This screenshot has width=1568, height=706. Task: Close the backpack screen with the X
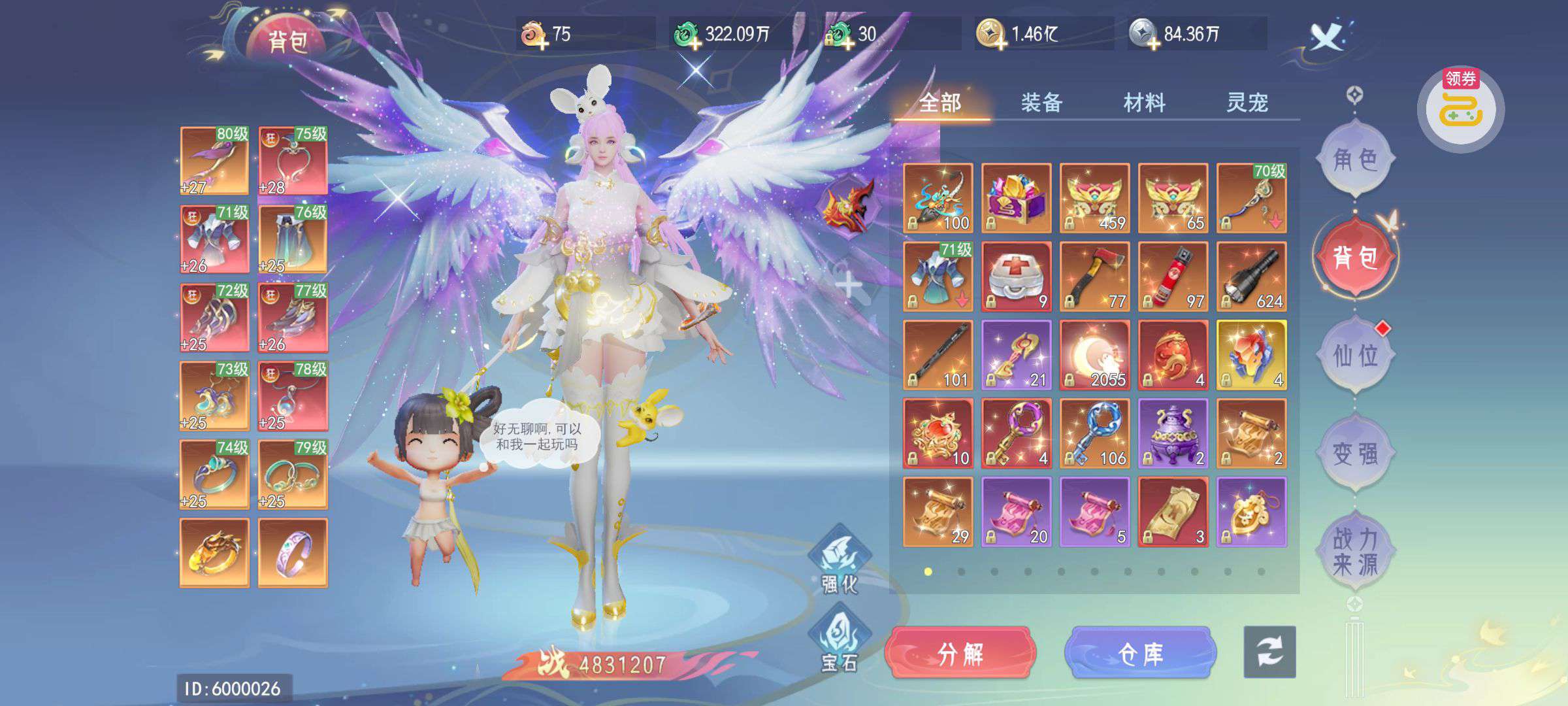1327,36
